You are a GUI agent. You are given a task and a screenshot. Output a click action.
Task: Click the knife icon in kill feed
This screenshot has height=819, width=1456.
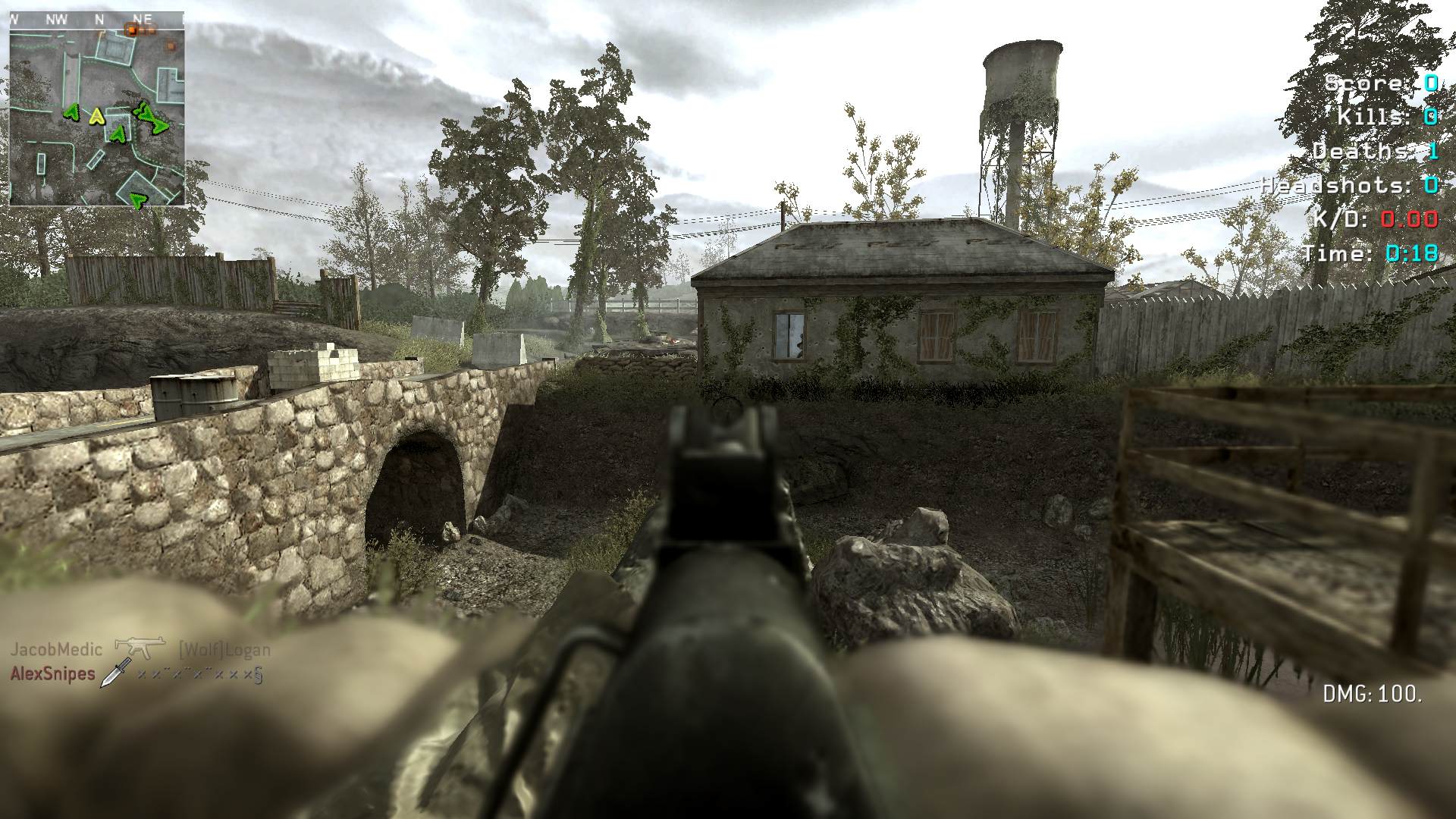116,673
